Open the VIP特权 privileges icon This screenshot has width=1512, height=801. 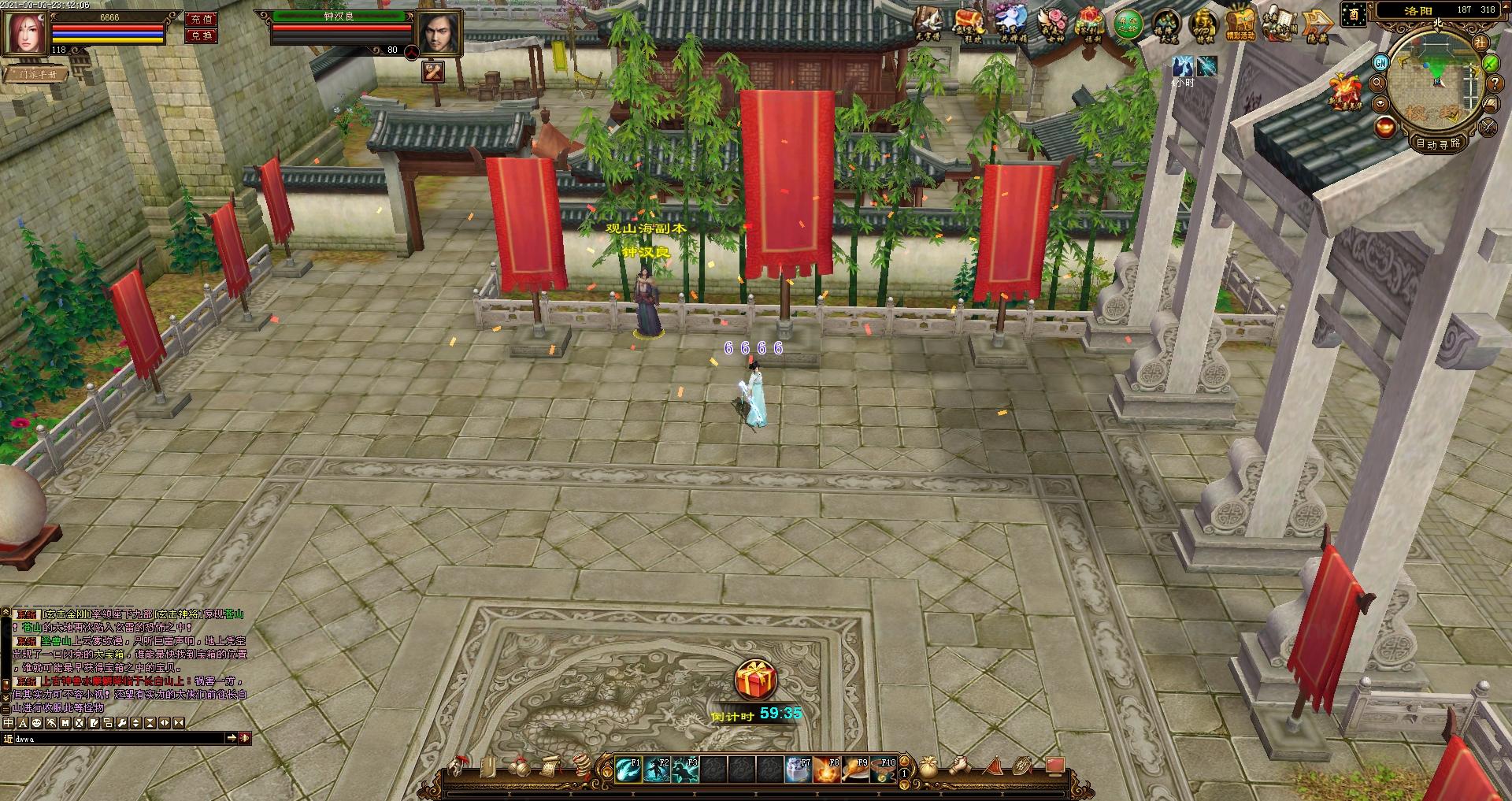pyautogui.click(x=1203, y=24)
